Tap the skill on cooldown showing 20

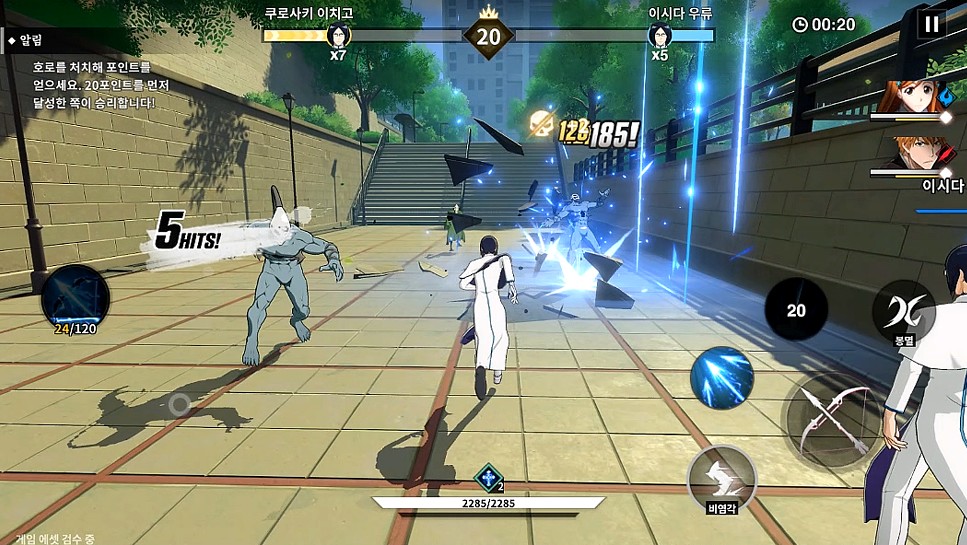[x=796, y=310]
